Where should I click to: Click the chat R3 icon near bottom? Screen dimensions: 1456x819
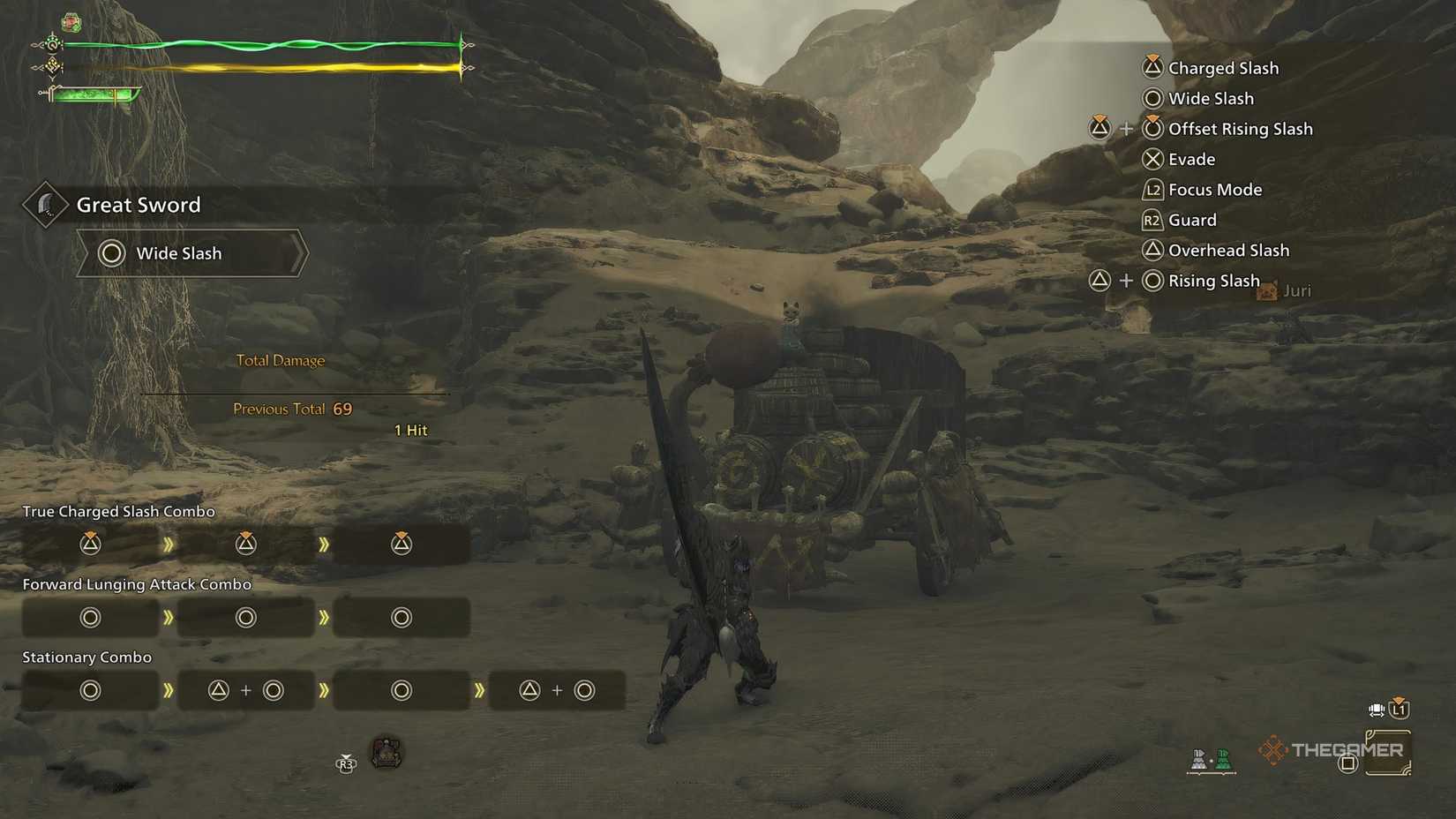click(x=346, y=764)
